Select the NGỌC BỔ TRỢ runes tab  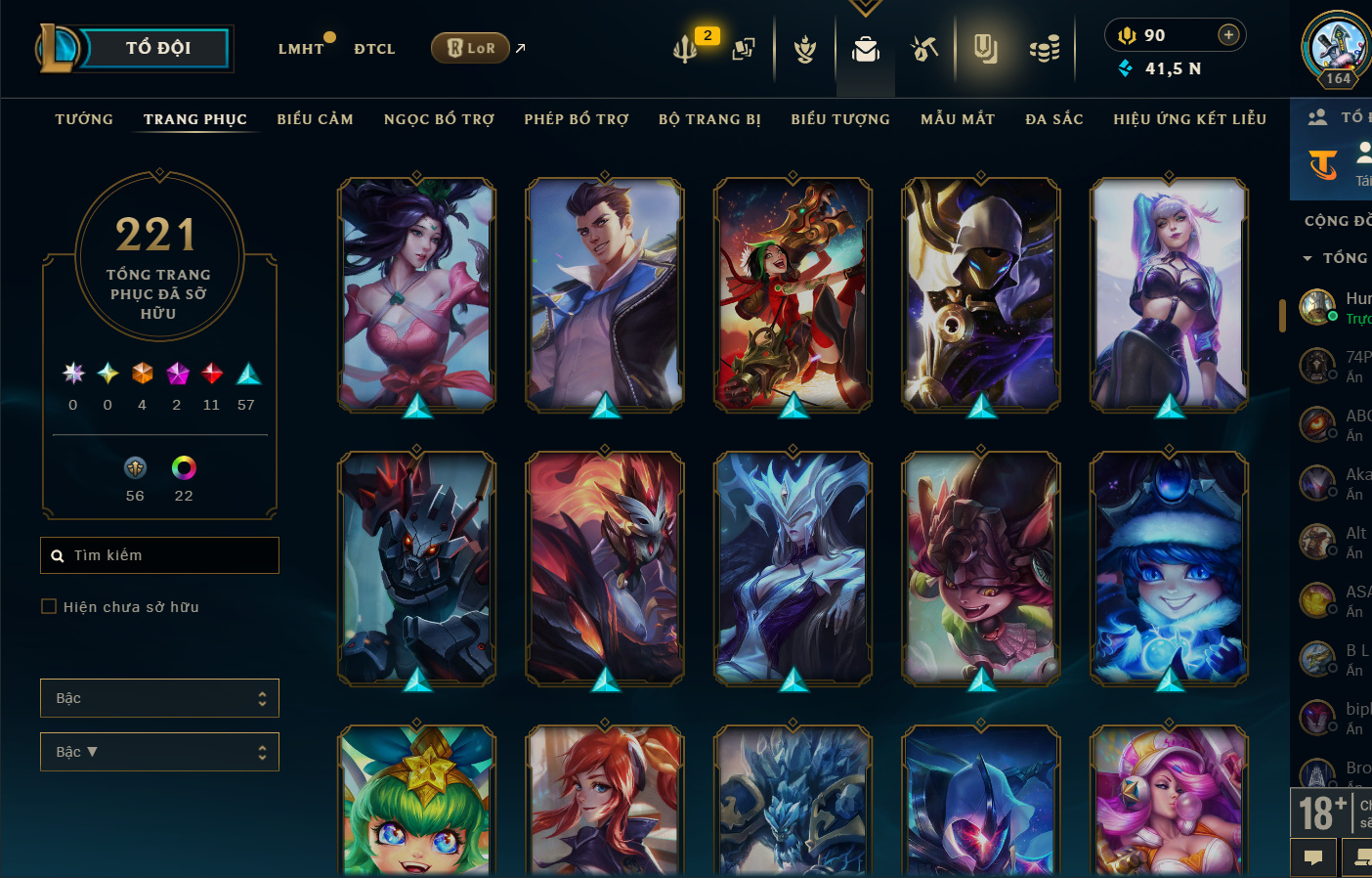439,119
